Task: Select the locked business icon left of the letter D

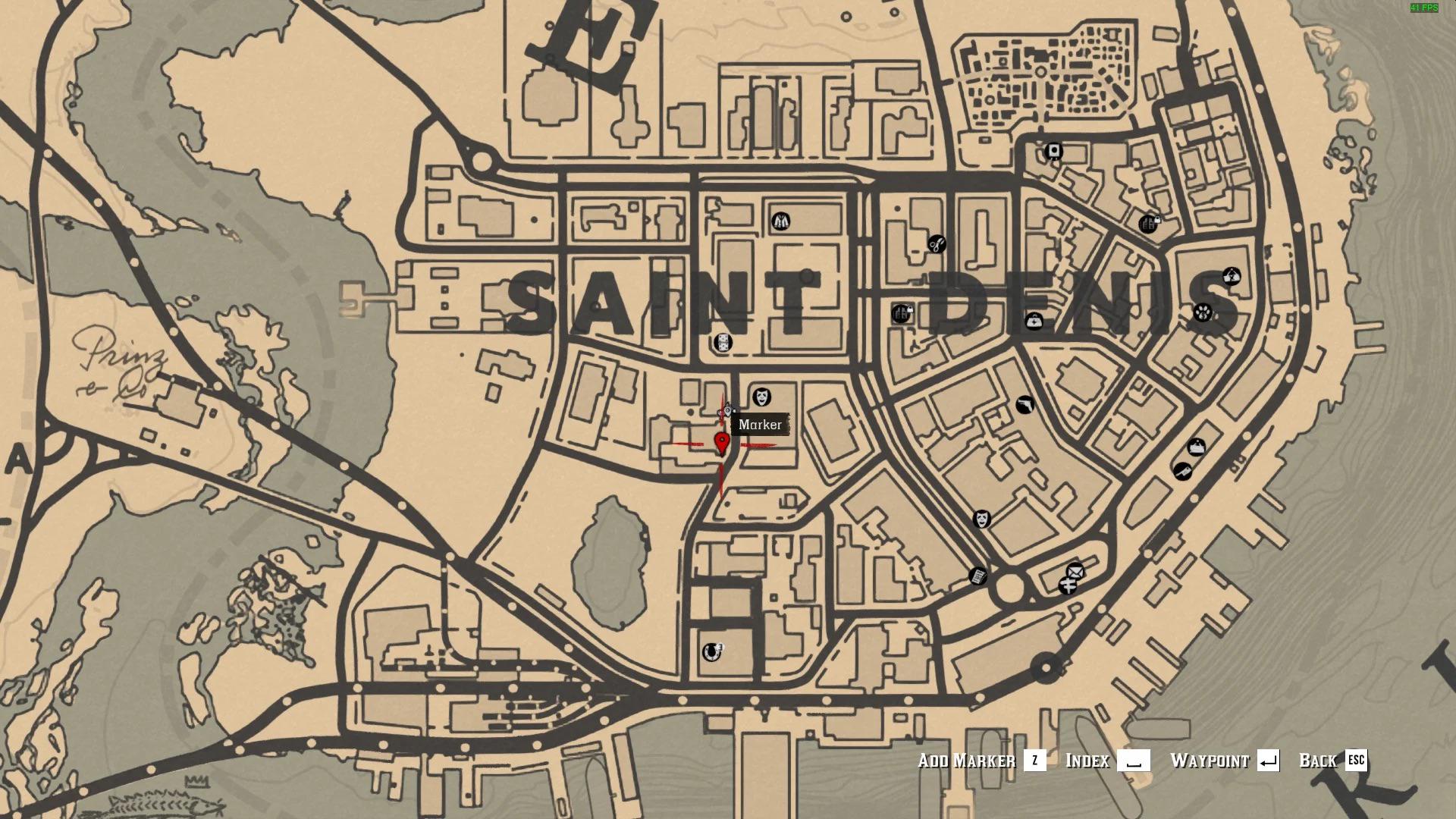Action: tap(901, 314)
